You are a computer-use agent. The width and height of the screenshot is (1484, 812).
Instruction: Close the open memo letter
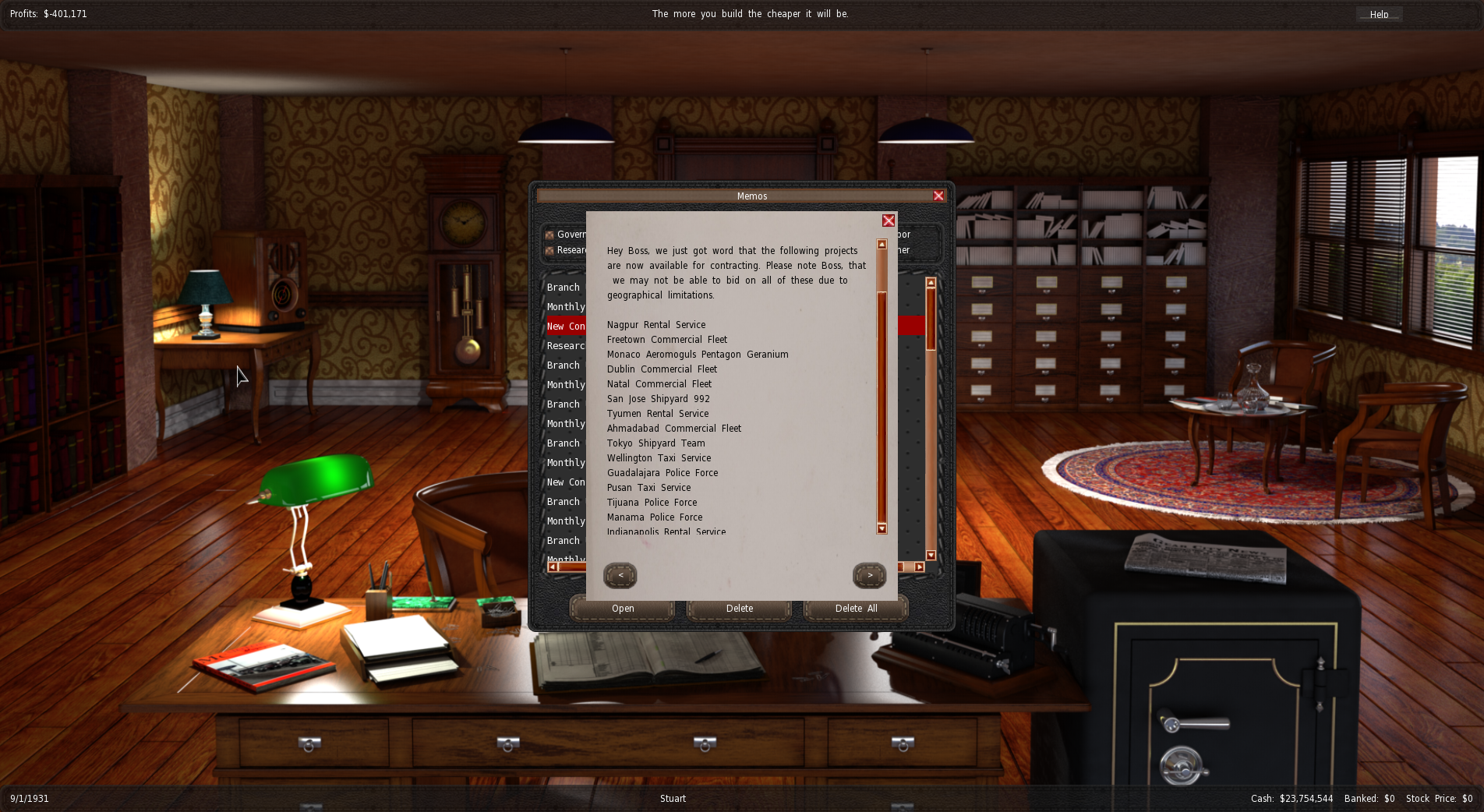(888, 221)
